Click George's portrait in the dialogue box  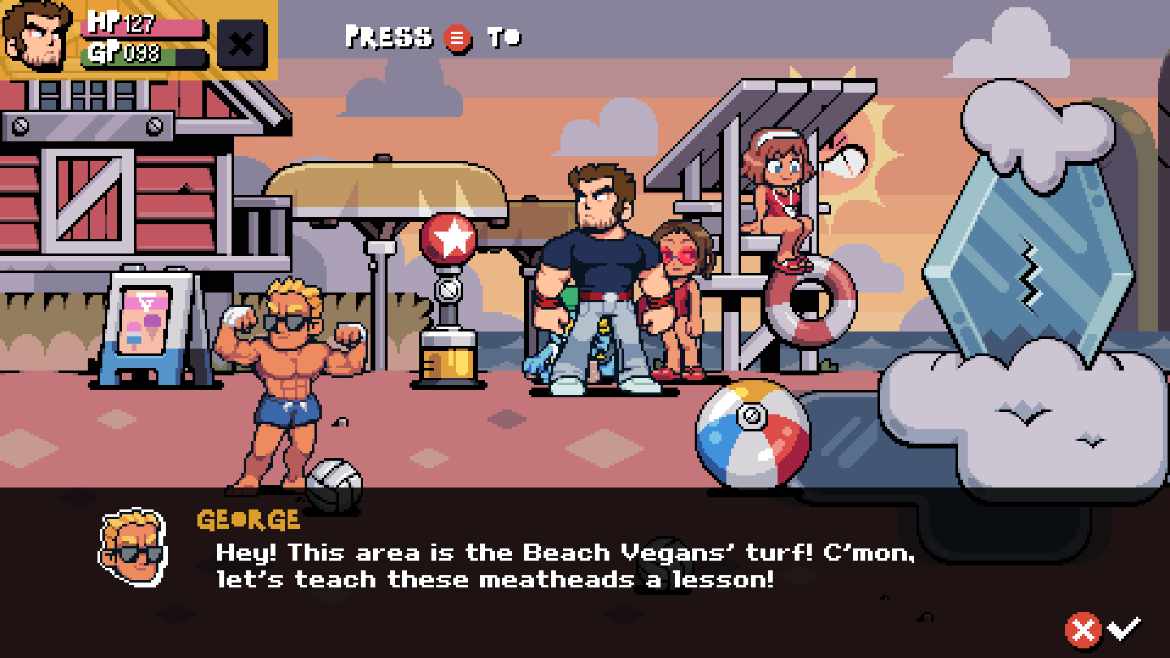[132, 547]
